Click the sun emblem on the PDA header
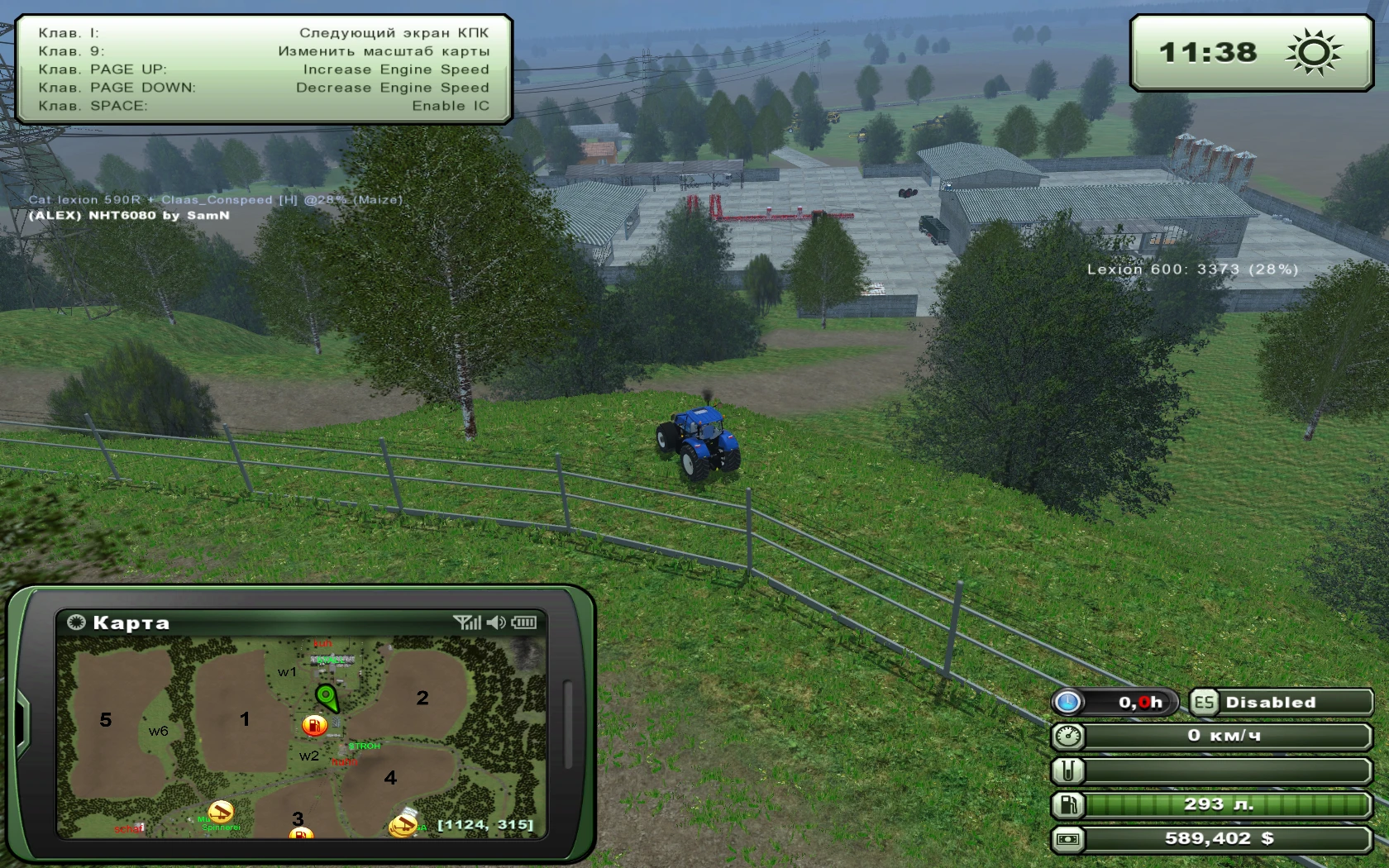This screenshot has height=868, width=1389. pos(77,622)
